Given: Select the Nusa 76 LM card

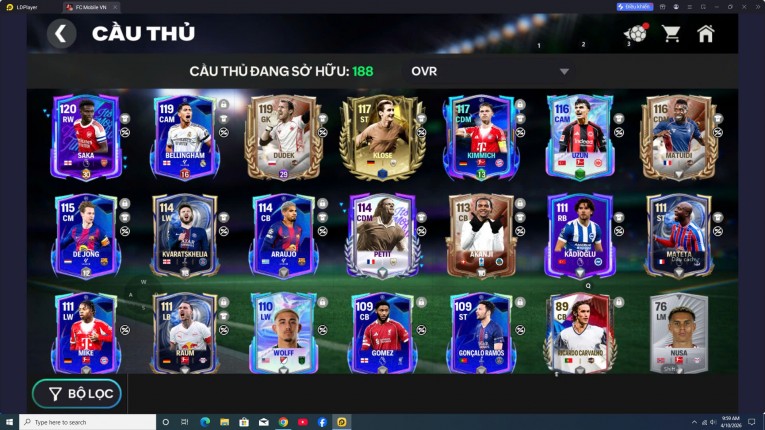Looking at the screenshot, I should tap(677, 333).
